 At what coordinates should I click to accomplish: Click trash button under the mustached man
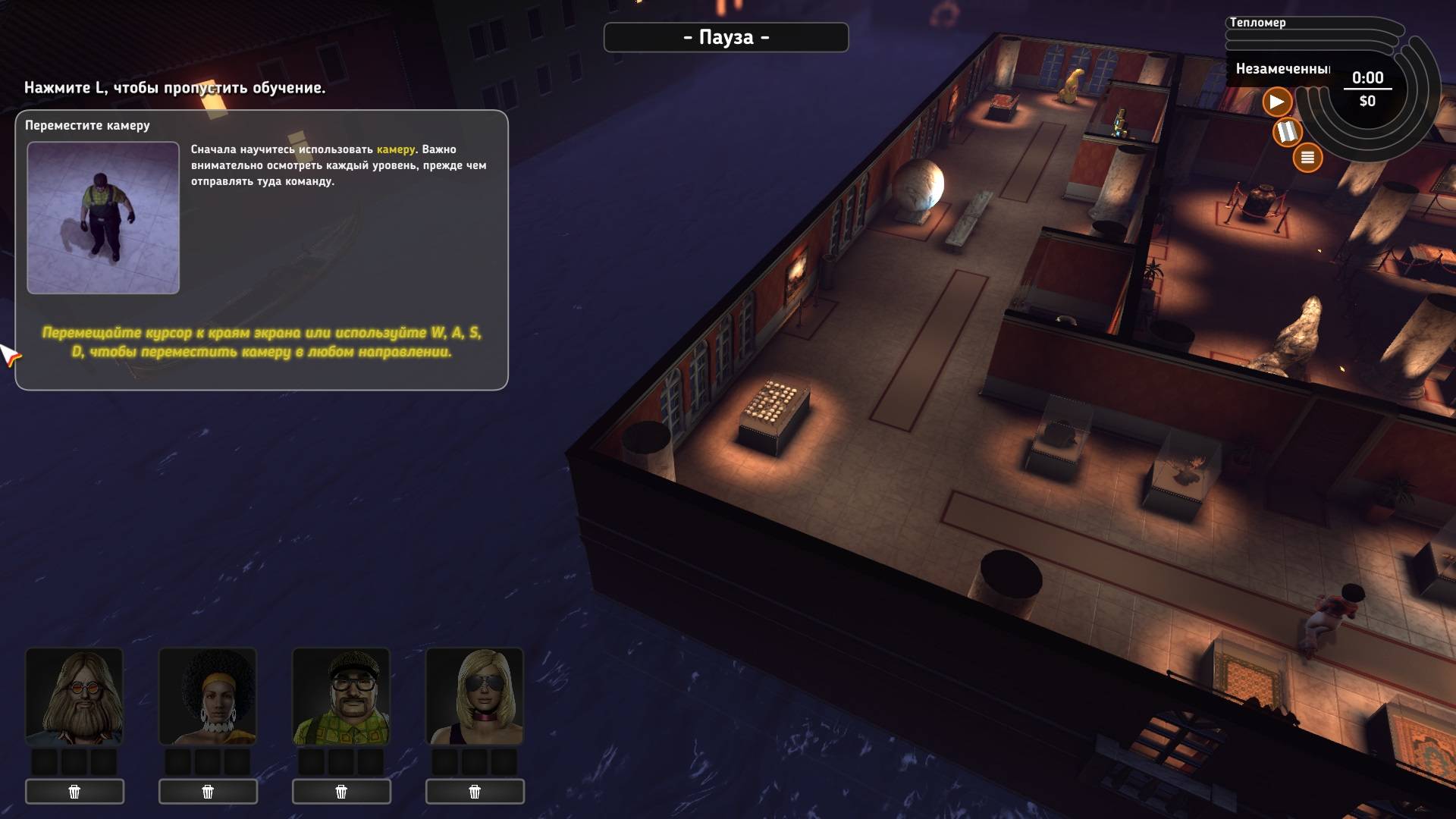[341, 792]
